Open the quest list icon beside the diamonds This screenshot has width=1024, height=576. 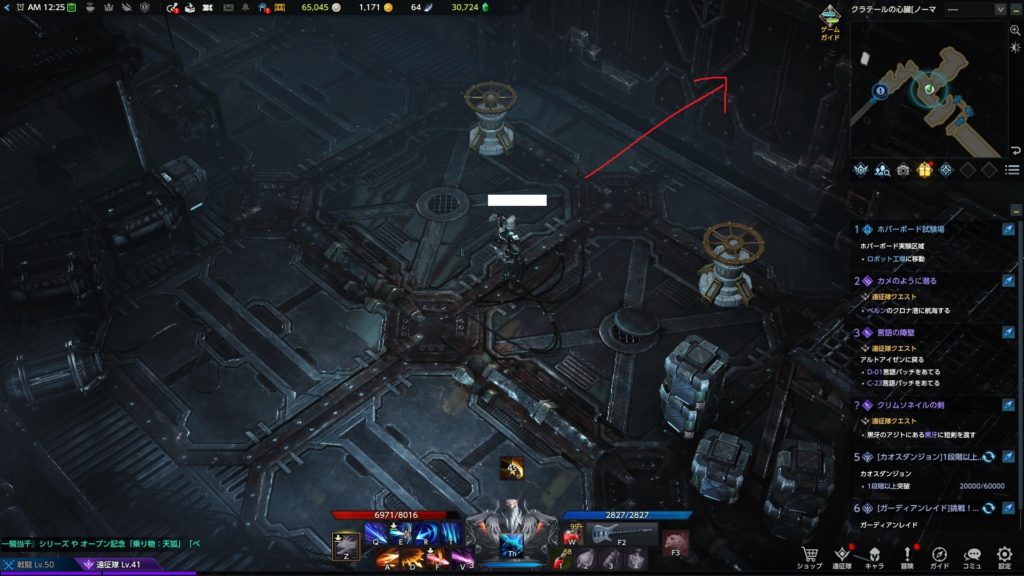(1012, 170)
